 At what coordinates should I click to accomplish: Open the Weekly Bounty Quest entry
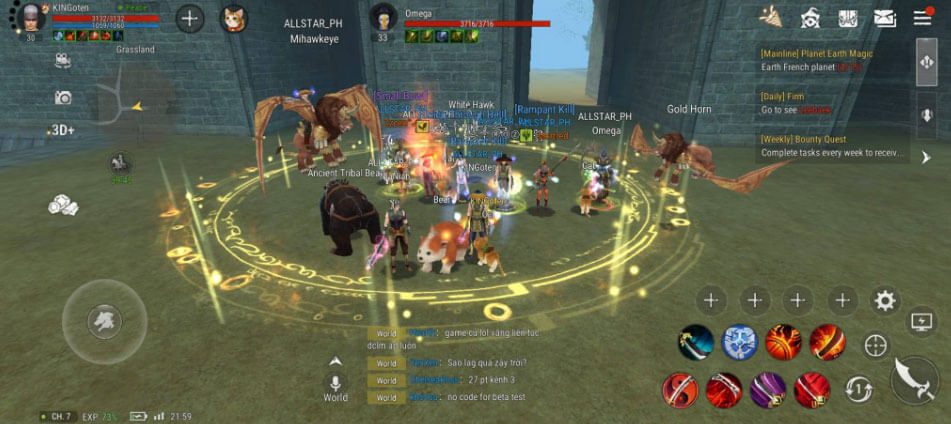832,146
